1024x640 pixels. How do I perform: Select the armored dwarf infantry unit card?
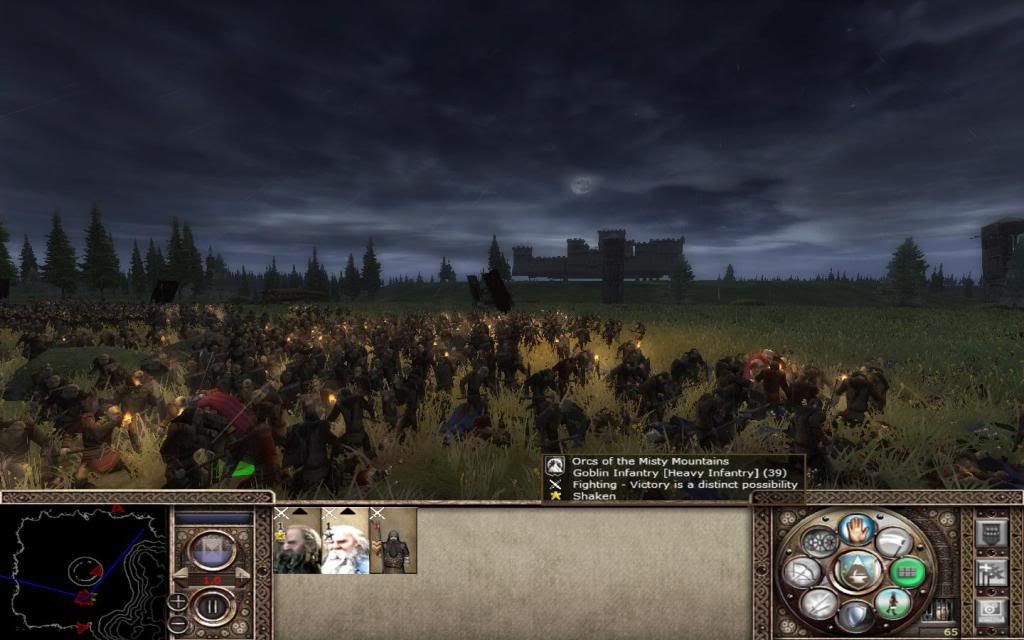pyautogui.click(x=392, y=541)
